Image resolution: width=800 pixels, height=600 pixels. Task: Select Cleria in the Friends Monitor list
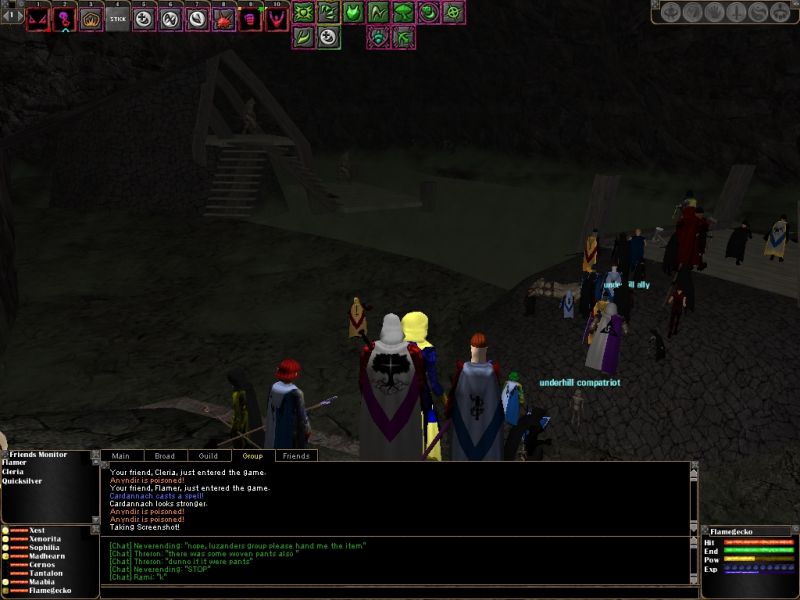(14, 472)
